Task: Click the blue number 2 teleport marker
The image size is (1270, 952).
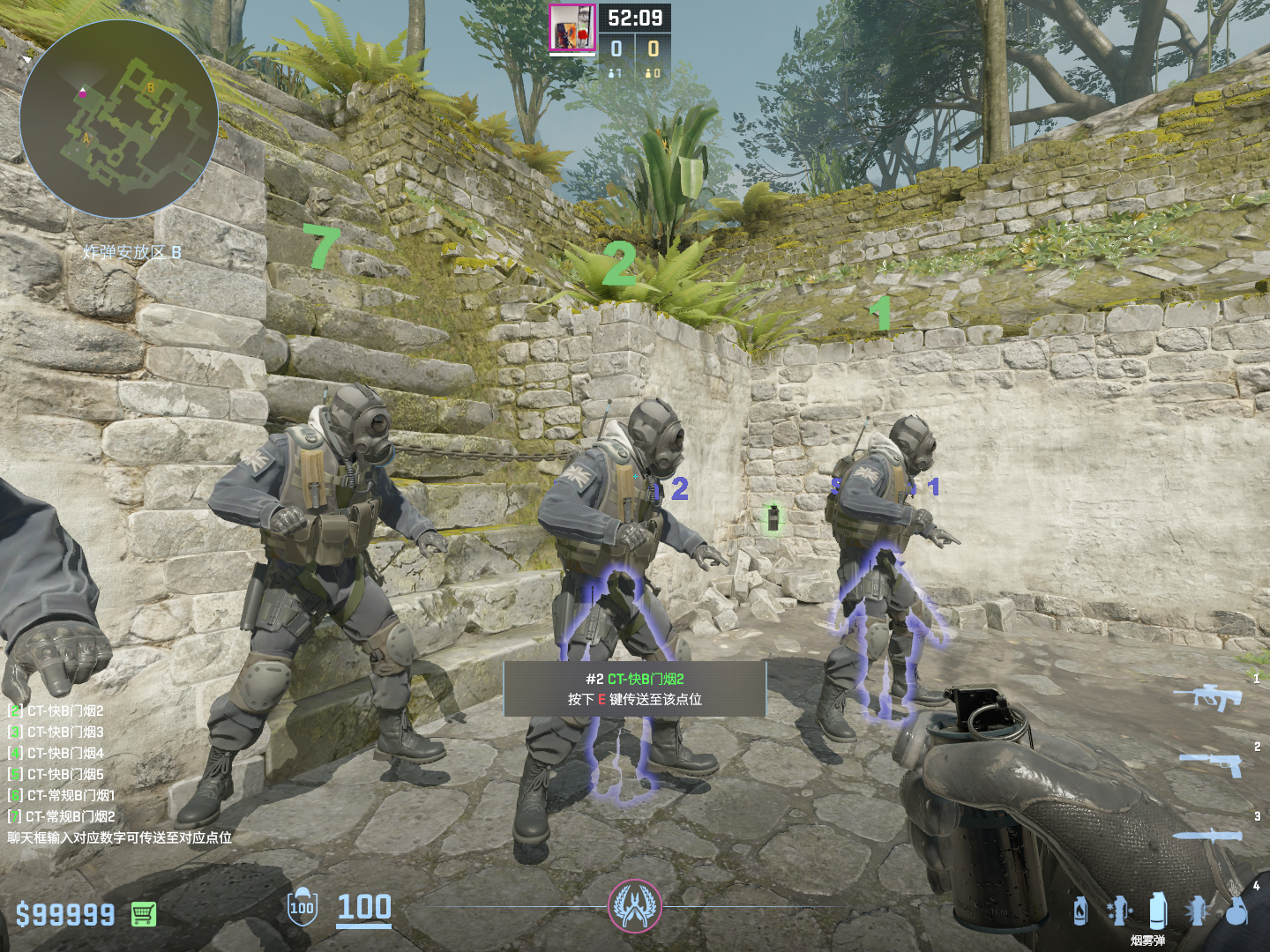Action: pyautogui.click(x=678, y=489)
